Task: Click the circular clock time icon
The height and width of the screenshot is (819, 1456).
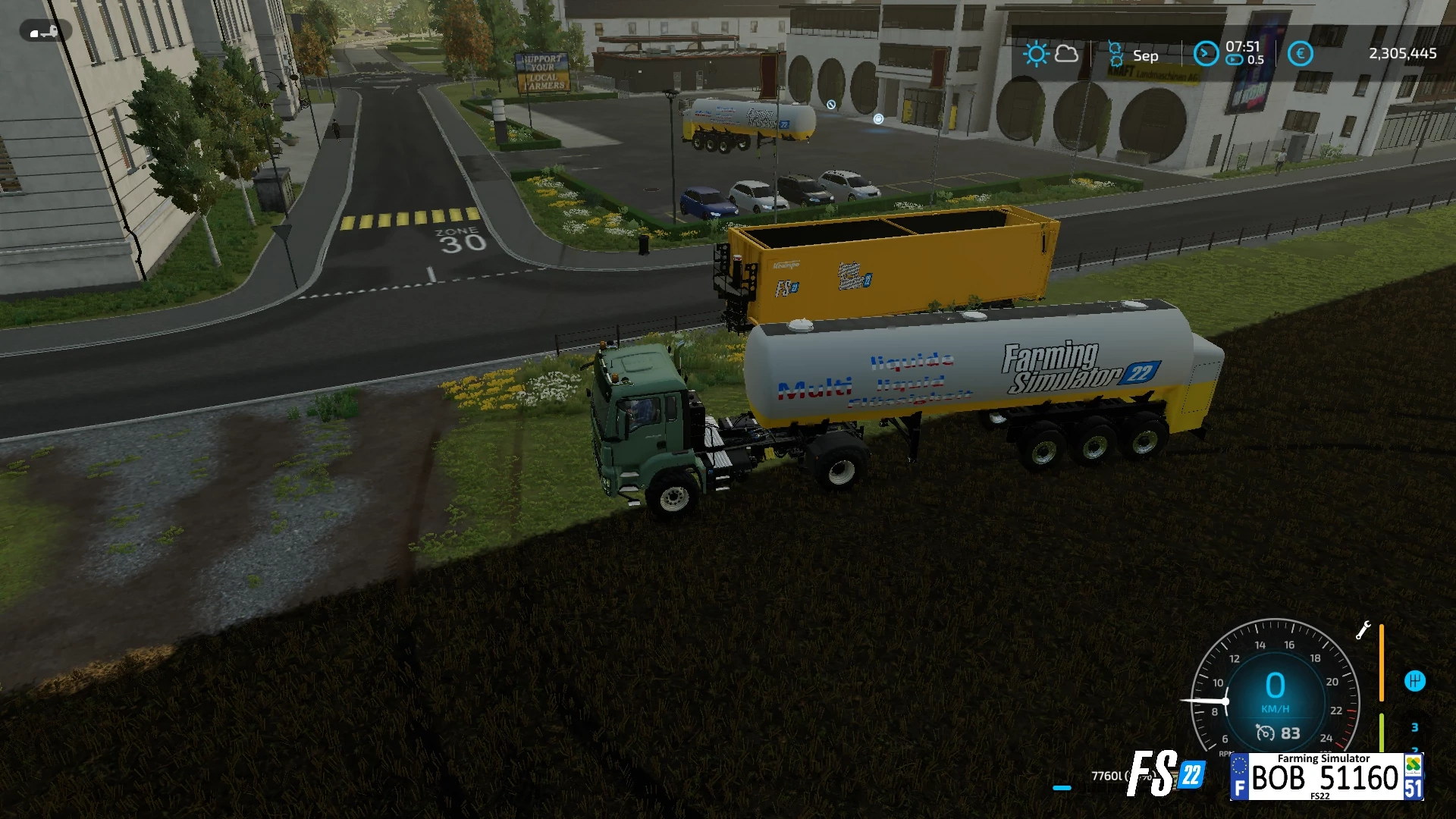Action: click(1205, 54)
